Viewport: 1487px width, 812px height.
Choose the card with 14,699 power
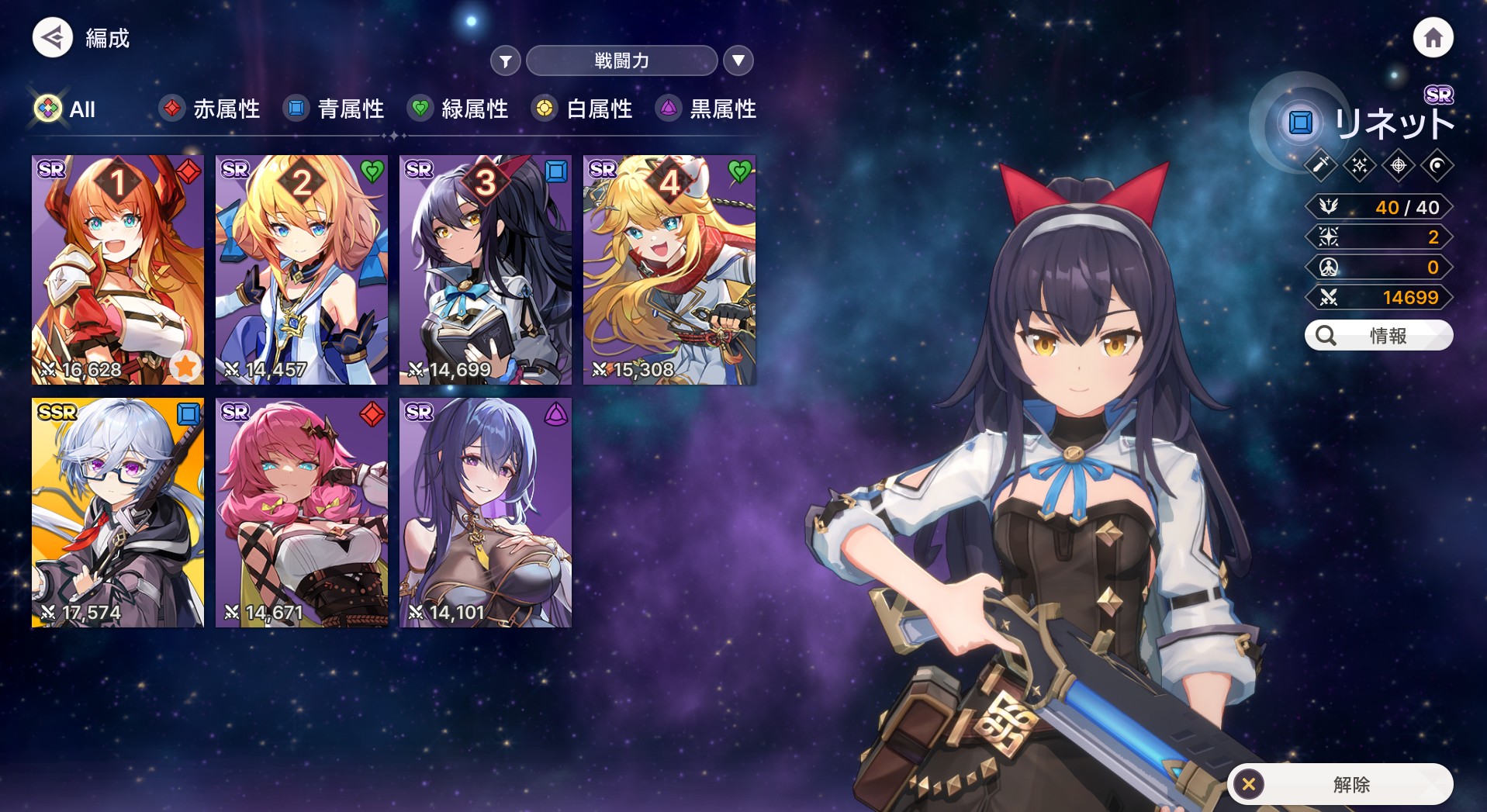(x=486, y=270)
